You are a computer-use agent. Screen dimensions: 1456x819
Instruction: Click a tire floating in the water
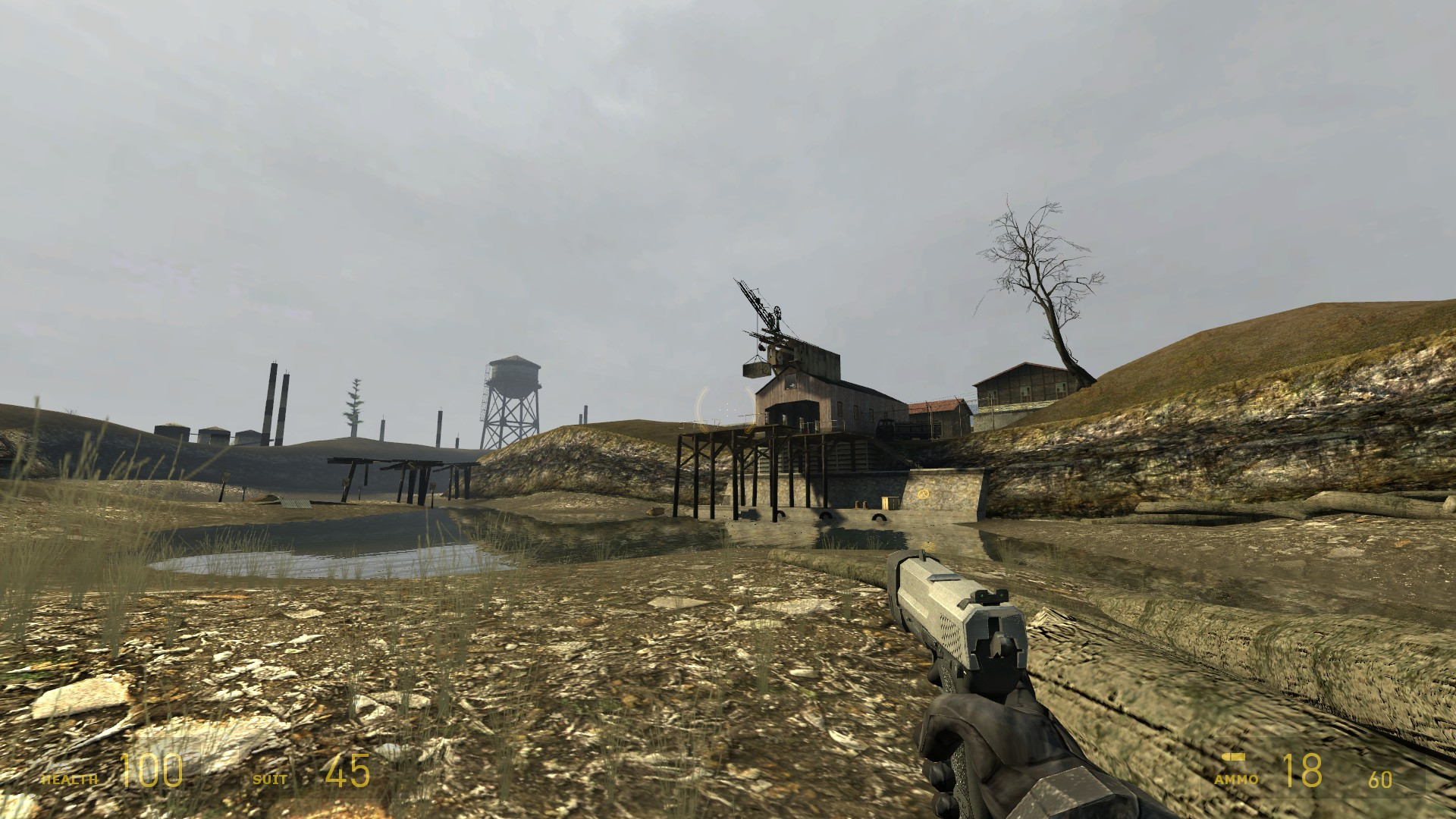click(x=879, y=519)
